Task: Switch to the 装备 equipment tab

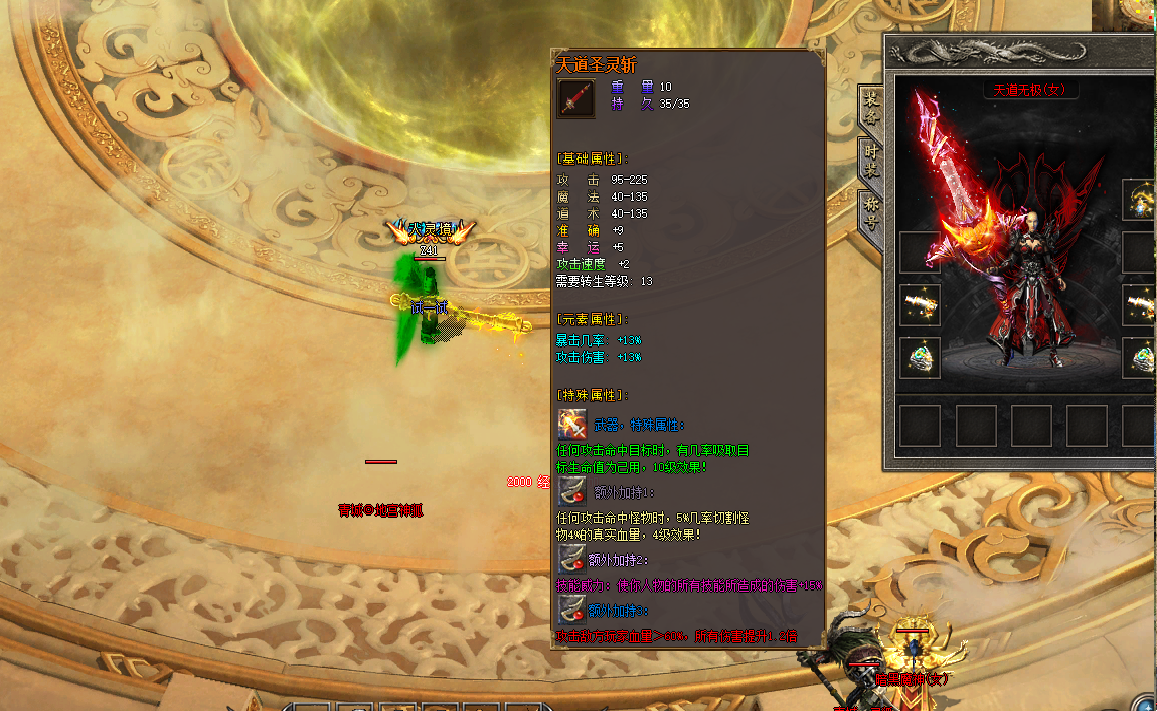Action: (x=870, y=108)
